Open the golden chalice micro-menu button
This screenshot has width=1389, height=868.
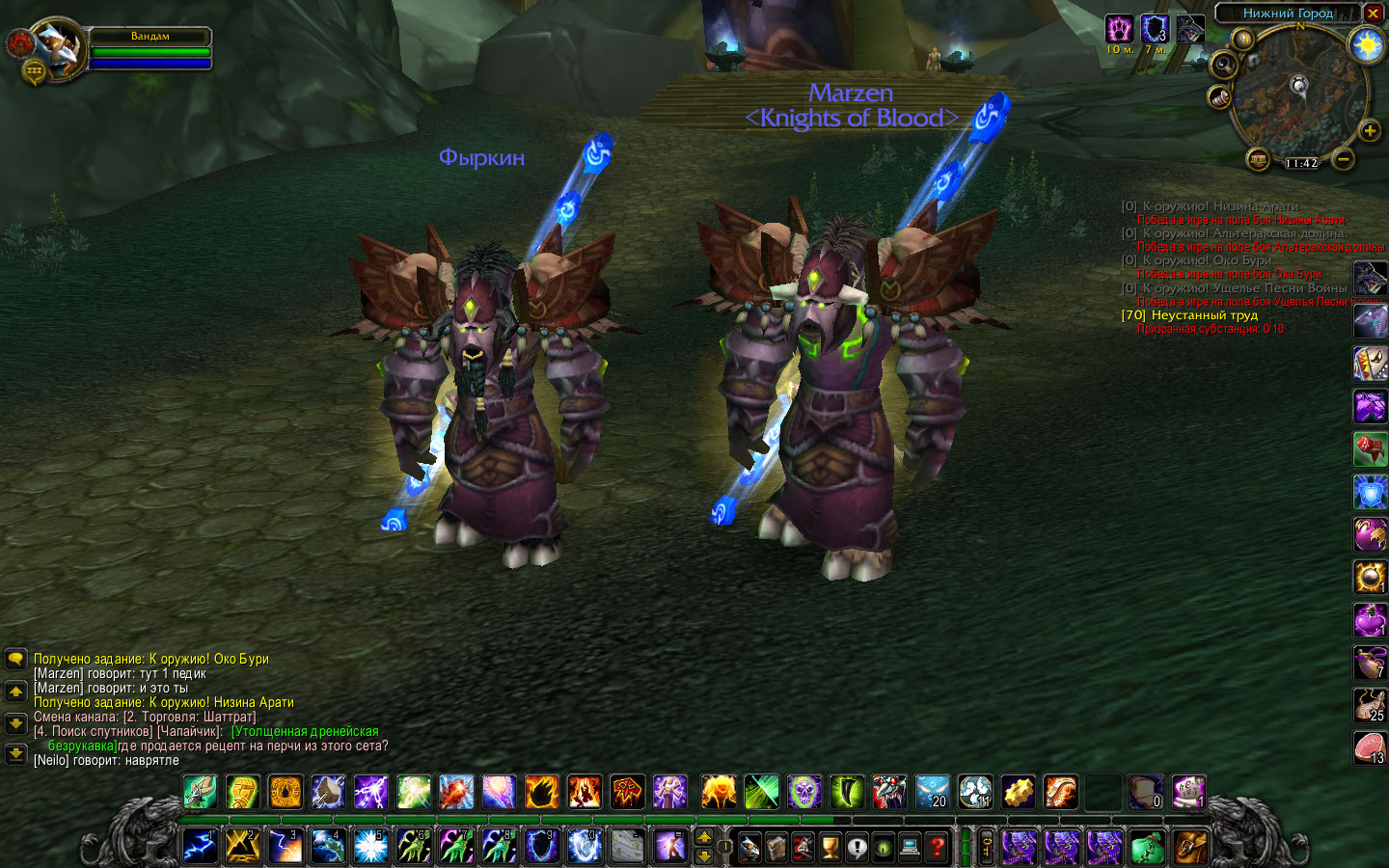(830, 848)
